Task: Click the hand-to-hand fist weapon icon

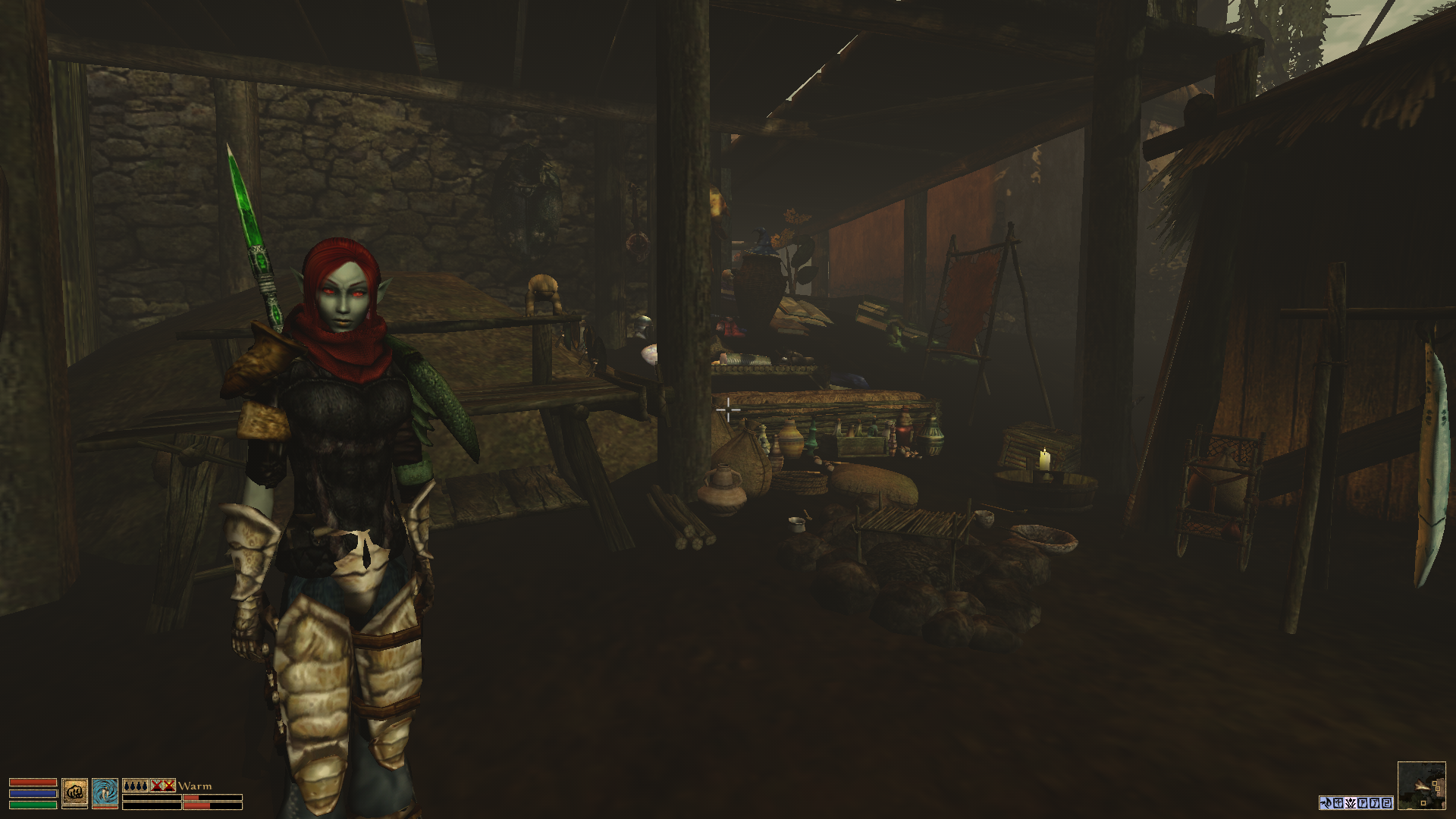Action: (74, 792)
